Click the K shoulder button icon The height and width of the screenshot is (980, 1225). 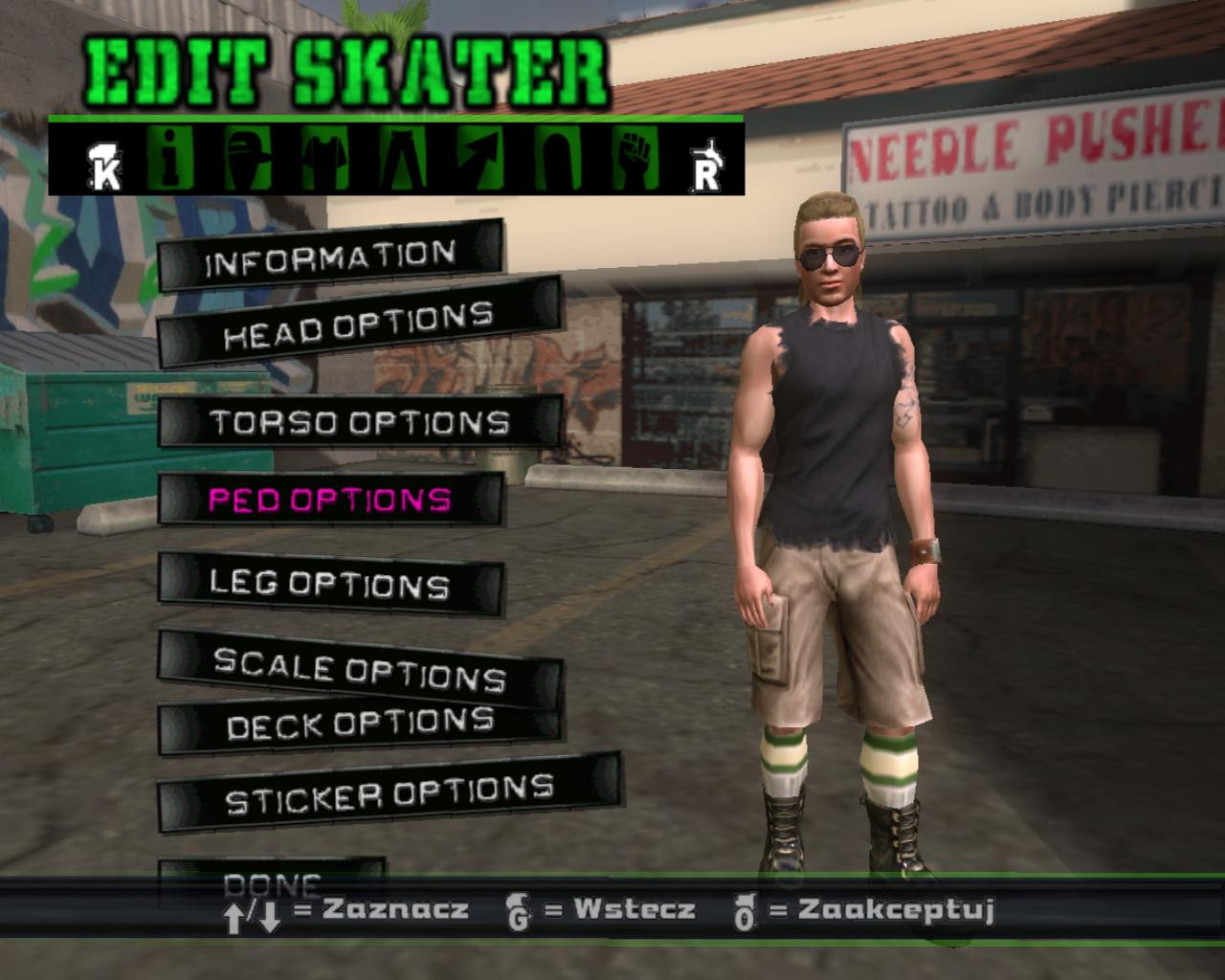[x=105, y=163]
